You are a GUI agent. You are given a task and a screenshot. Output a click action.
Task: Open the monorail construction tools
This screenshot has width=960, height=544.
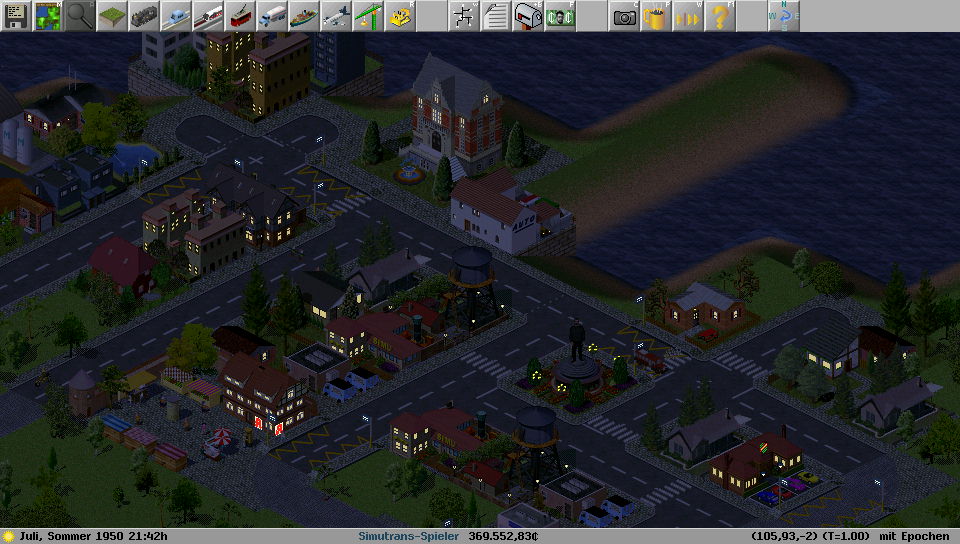[208, 16]
